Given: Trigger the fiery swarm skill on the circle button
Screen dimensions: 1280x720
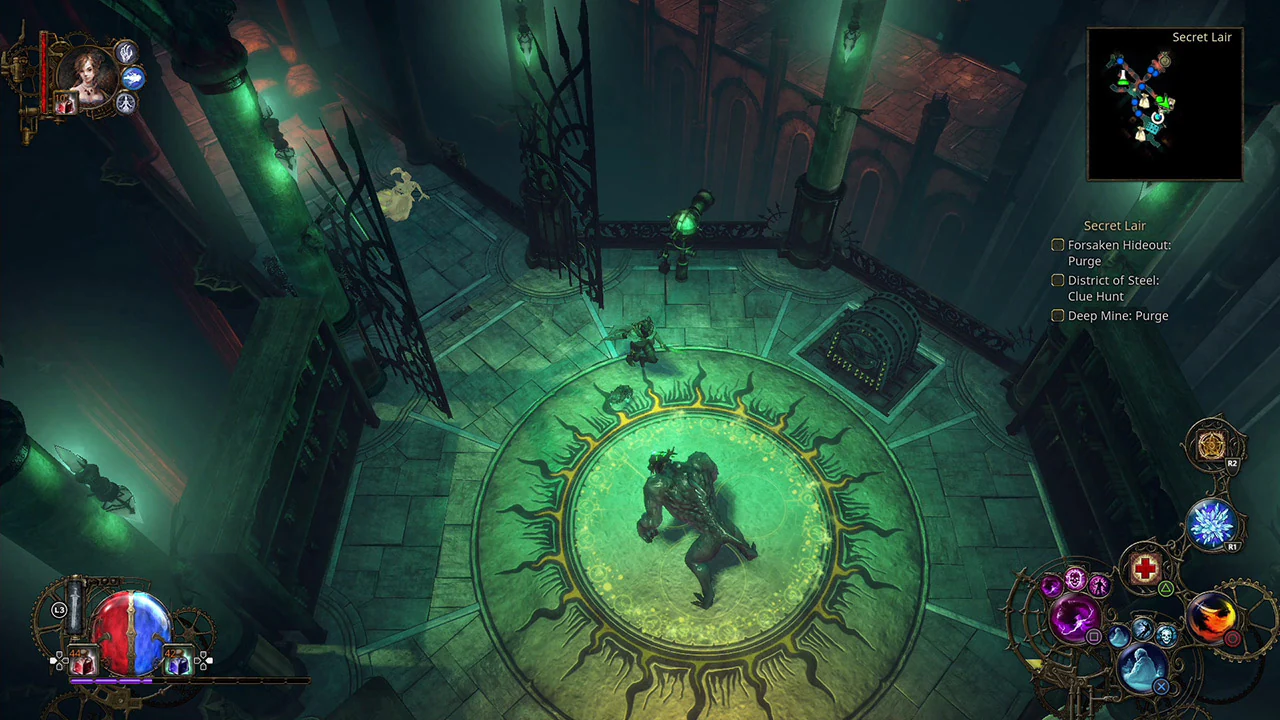Looking at the screenshot, I should coord(1213,617).
